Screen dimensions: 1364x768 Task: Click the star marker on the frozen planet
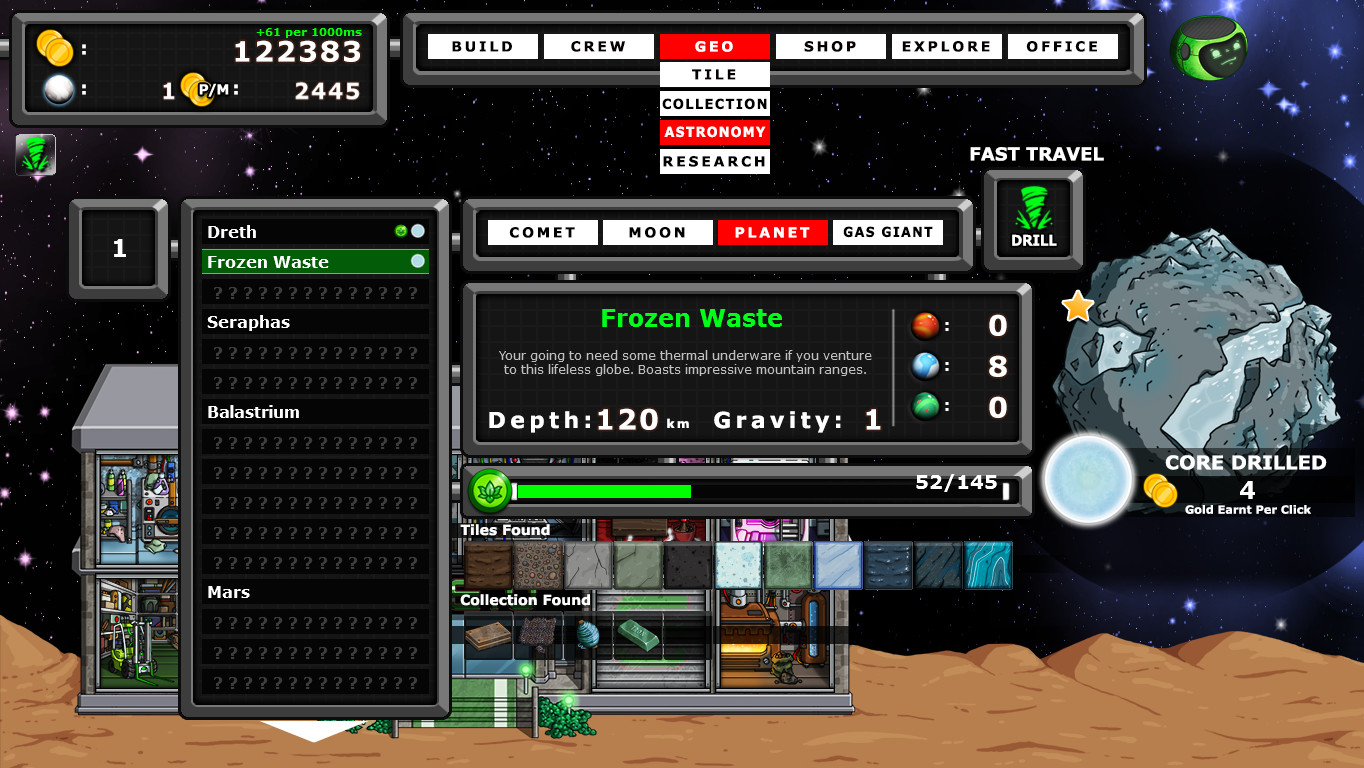click(1076, 307)
